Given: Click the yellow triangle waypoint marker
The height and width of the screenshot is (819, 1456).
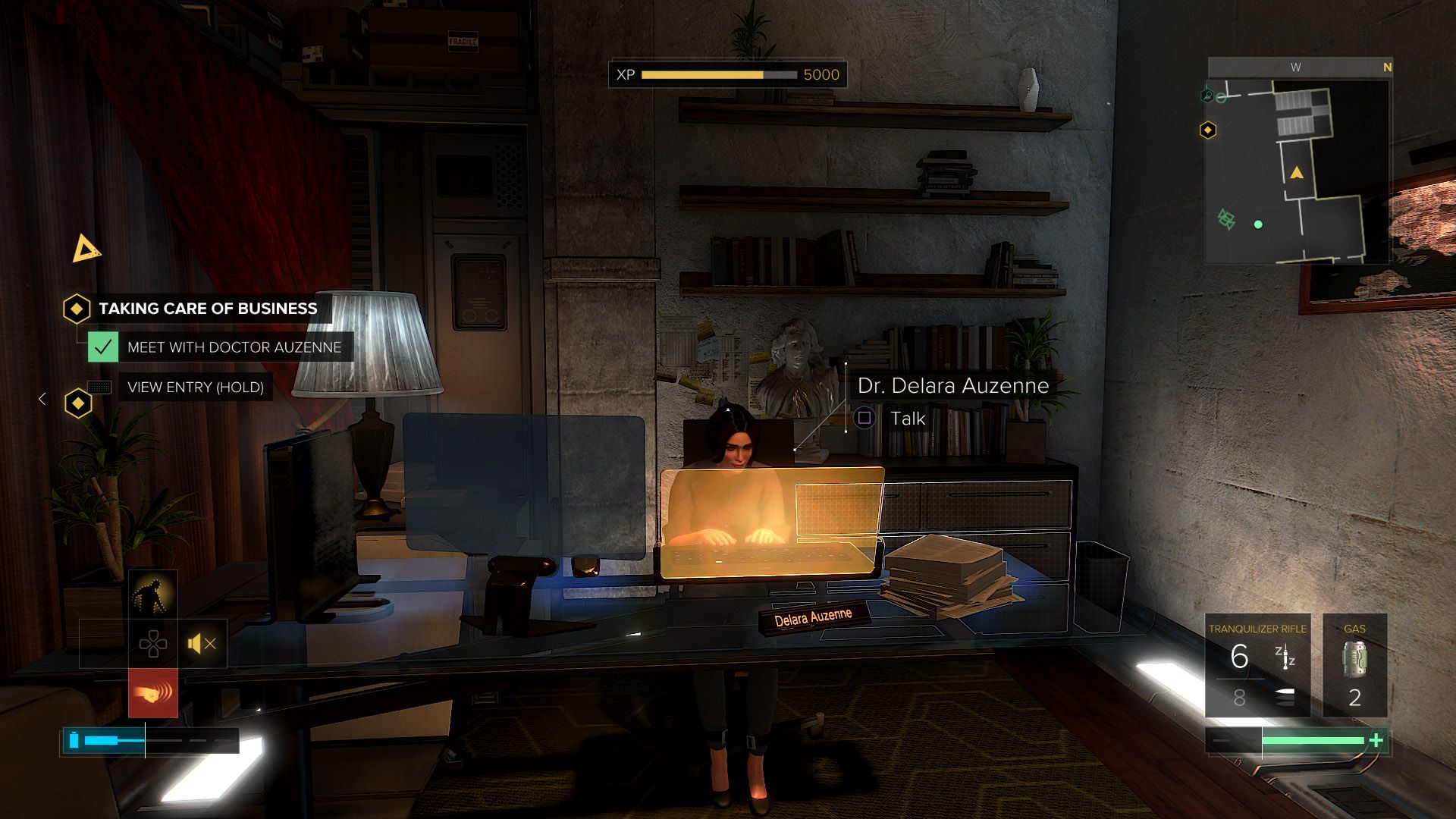Looking at the screenshot, I should click(x=86, y=249).
